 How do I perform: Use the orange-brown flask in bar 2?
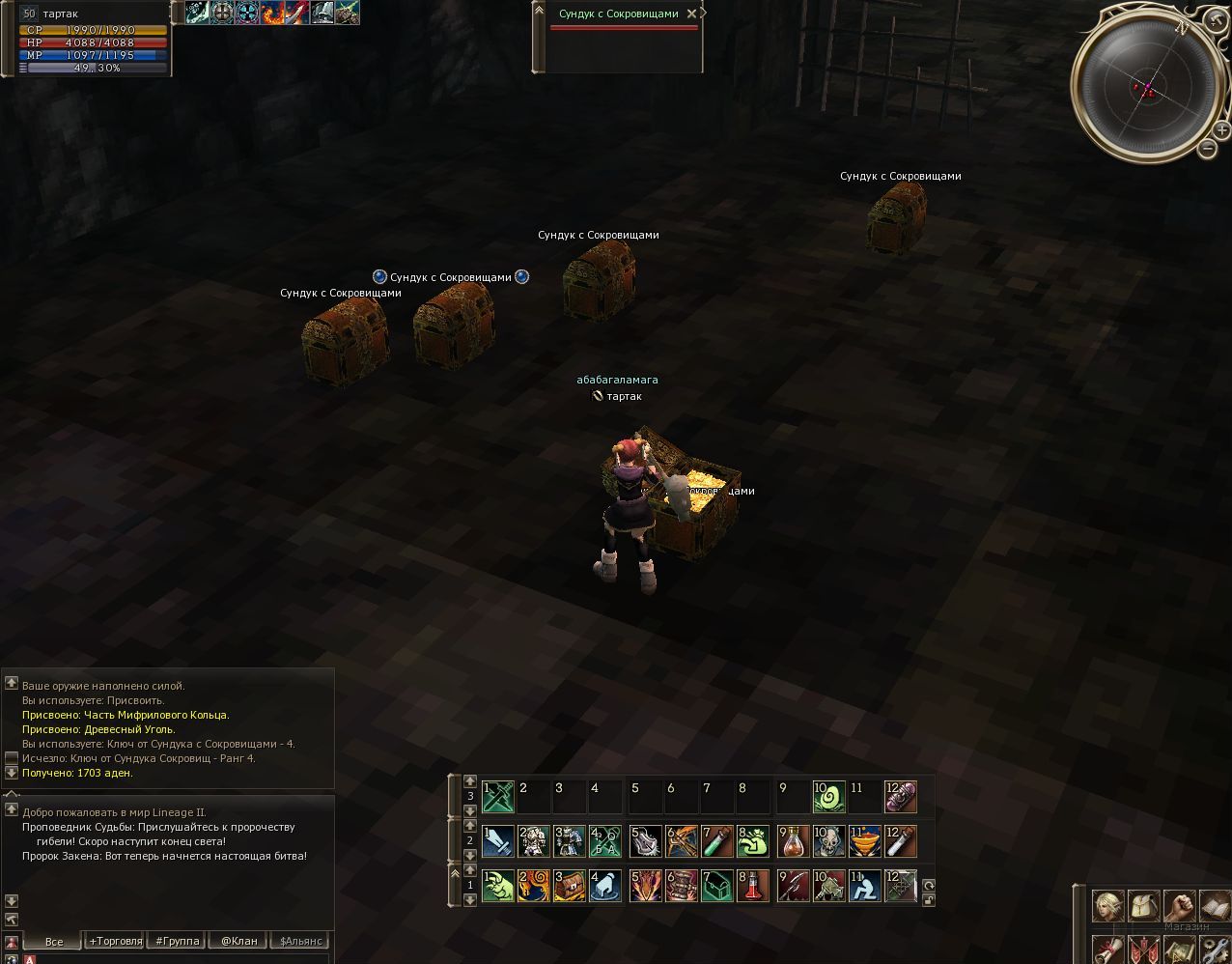click(794, 841)
